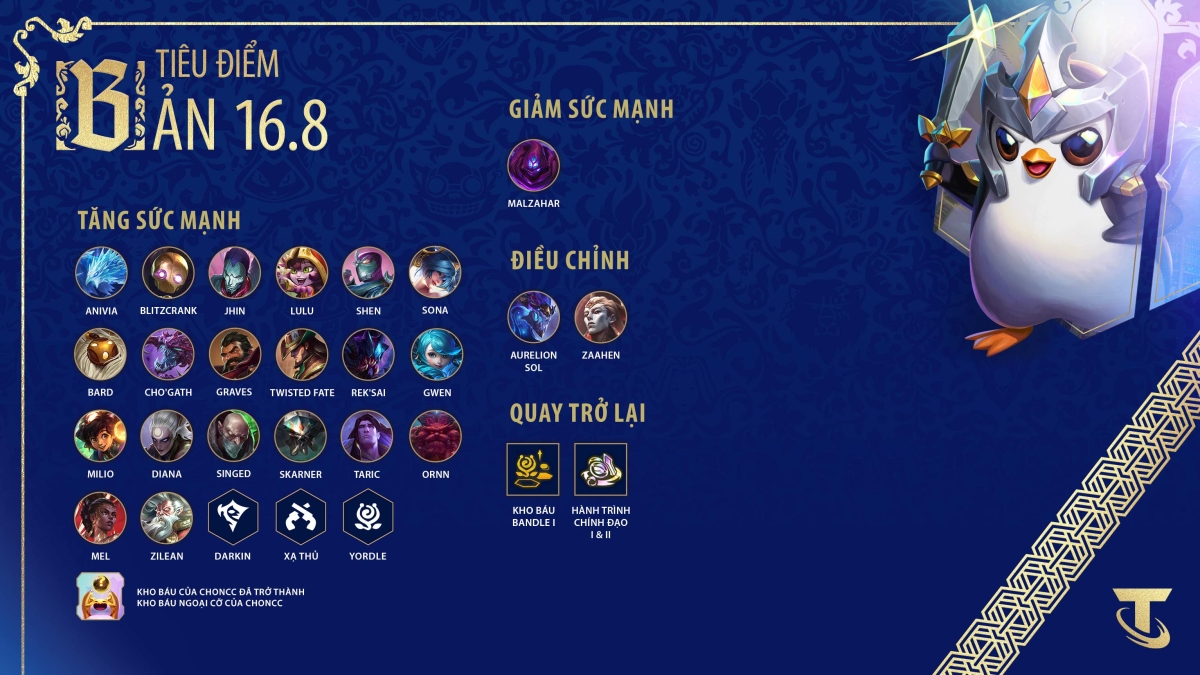This screenshot has width=1200, height=675.
Task: Select Lulu's champion icon
Action: point(301,272)
